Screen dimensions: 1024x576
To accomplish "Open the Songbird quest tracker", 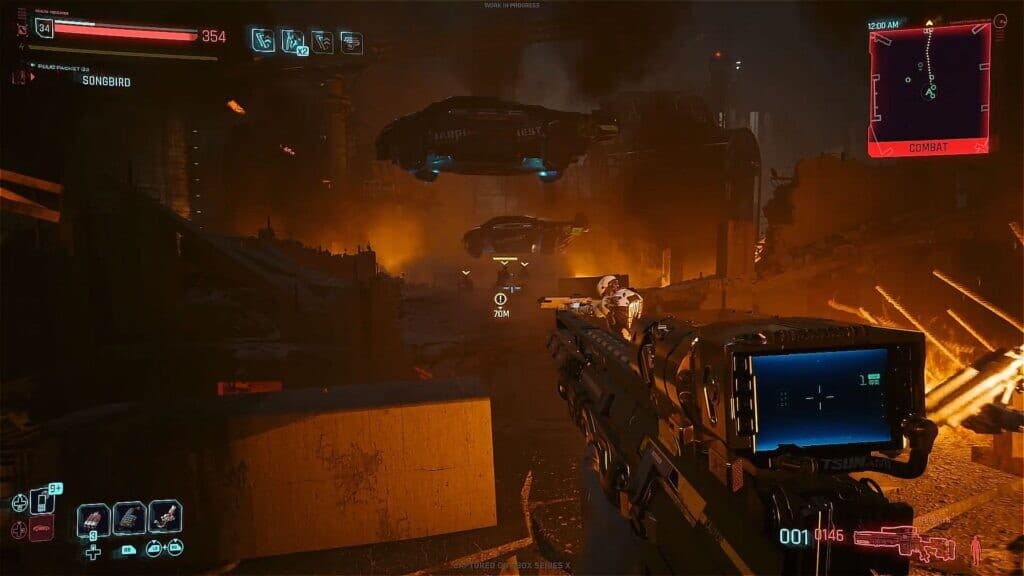I will 106,81.
